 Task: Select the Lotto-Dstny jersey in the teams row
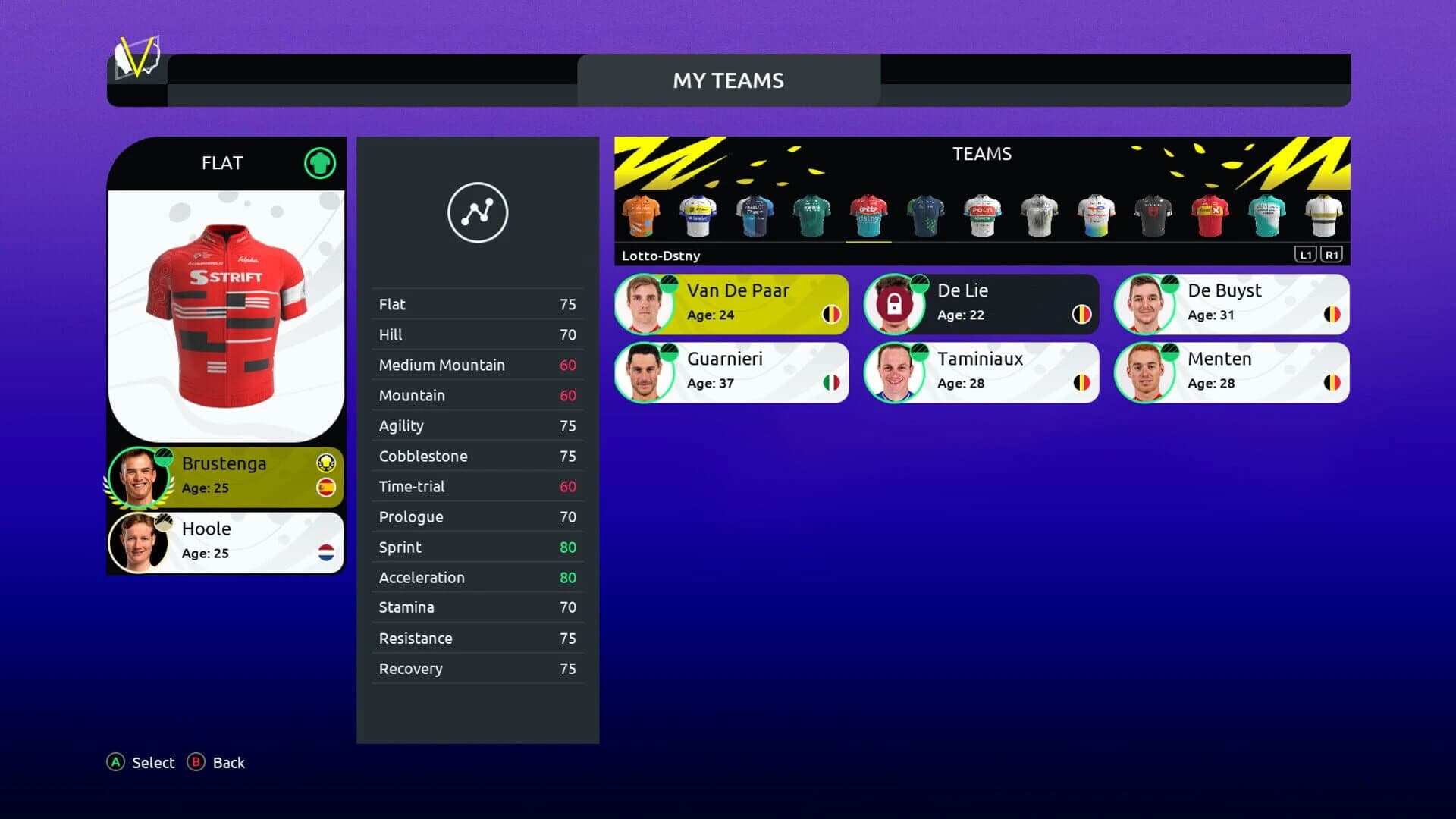[x=868, y=215]
